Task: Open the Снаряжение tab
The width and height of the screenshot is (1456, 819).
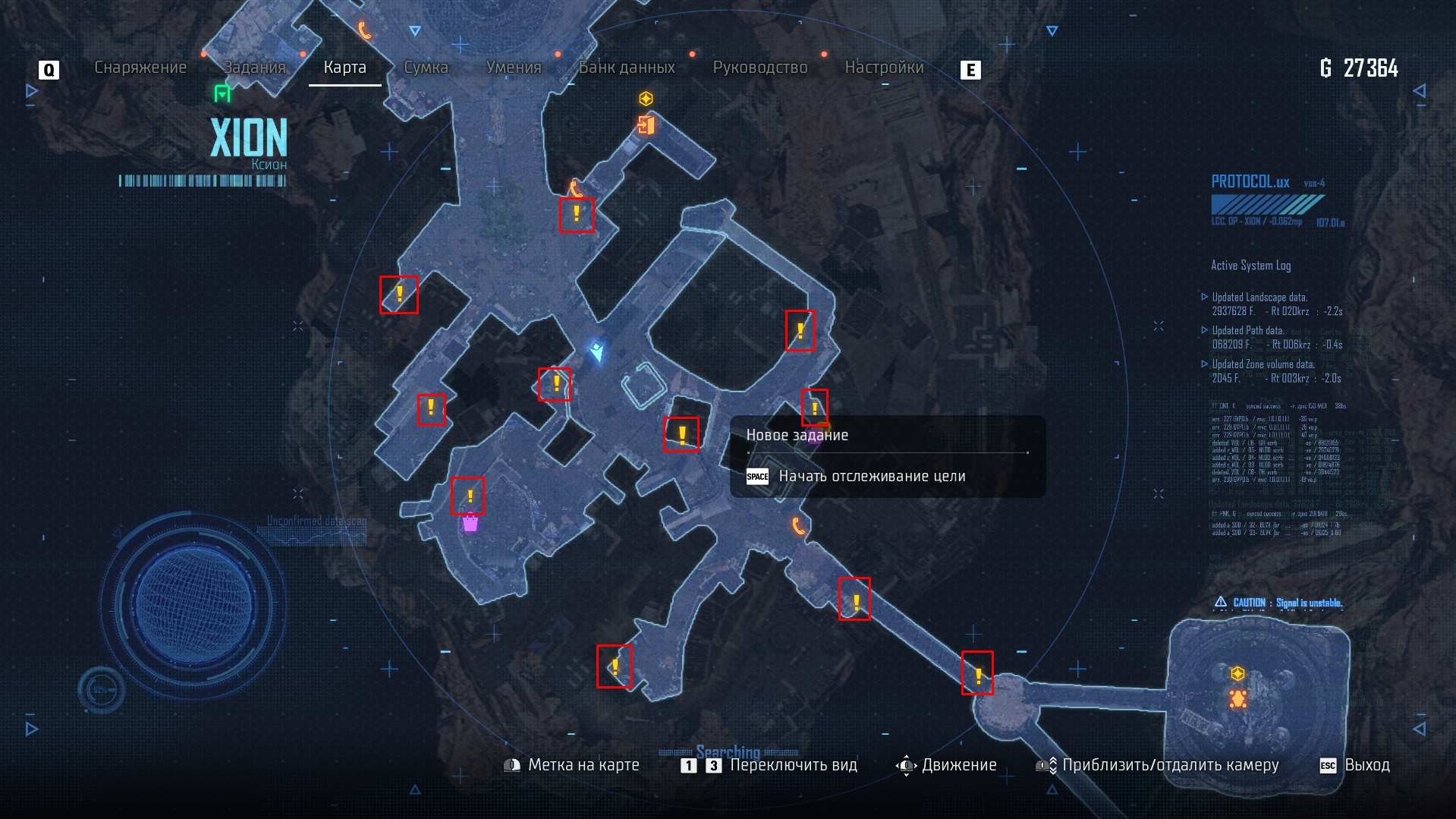Action: 140,68
